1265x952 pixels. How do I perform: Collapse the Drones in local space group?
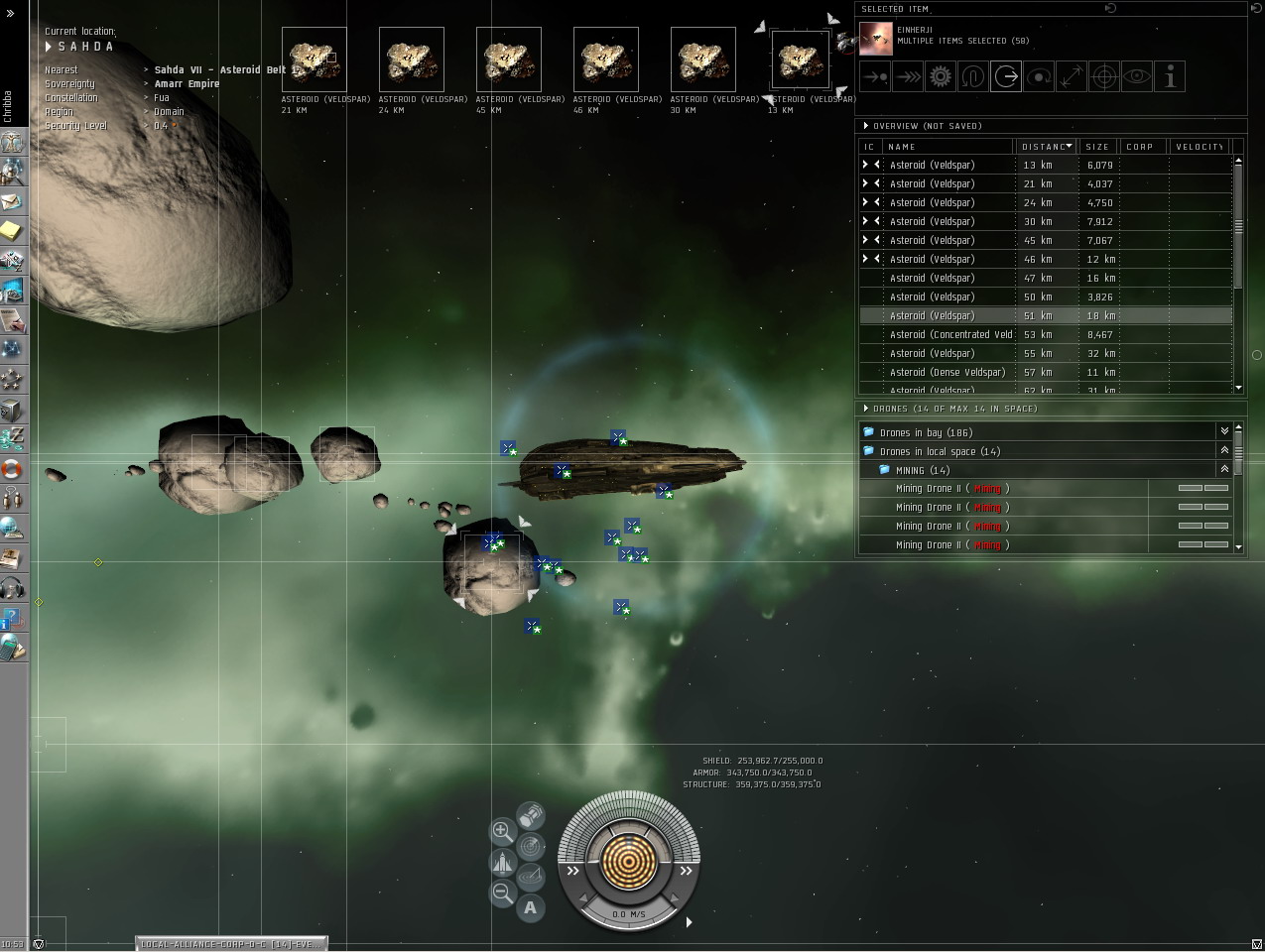coord(1224,451)
